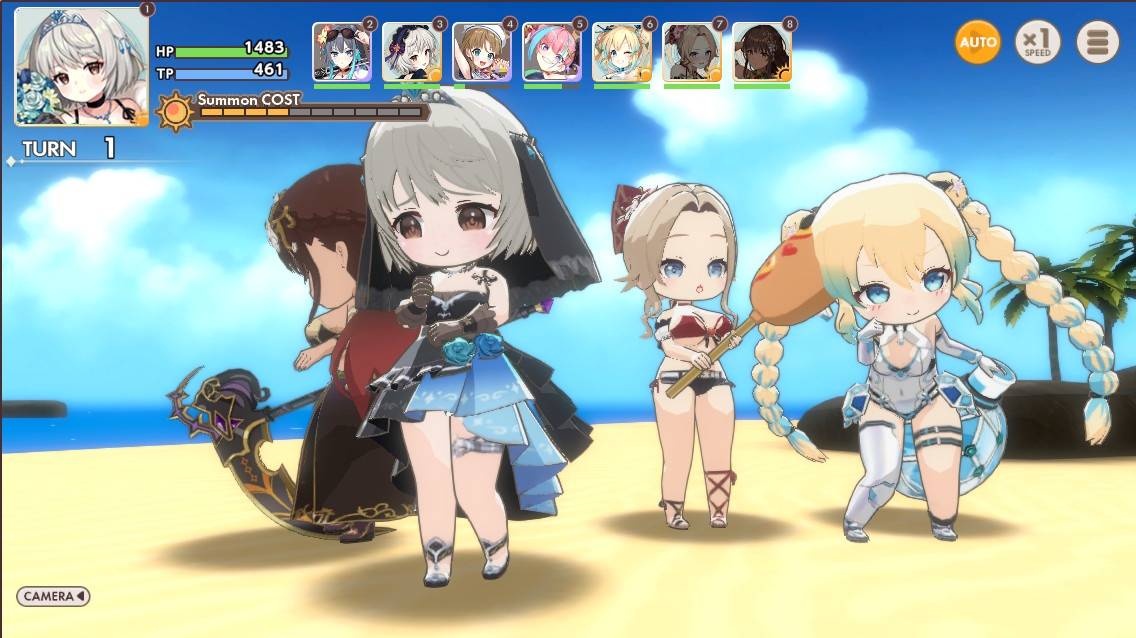Select the dark-skinned brunette portrait numbered 8
Viewport: 1136px width, 638px height.
point(761,52)
